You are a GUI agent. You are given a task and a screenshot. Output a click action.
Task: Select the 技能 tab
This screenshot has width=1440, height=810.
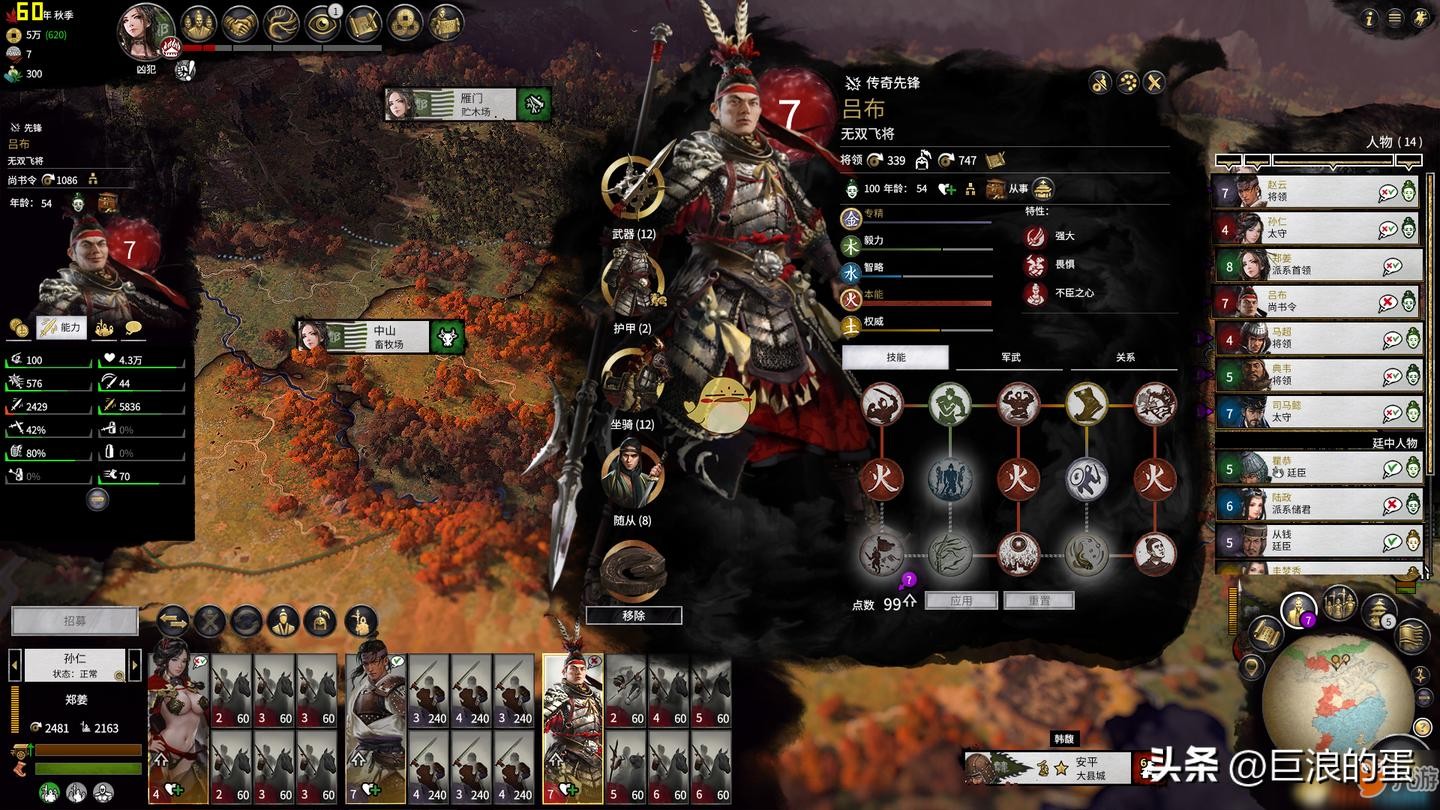pos(895,358)
